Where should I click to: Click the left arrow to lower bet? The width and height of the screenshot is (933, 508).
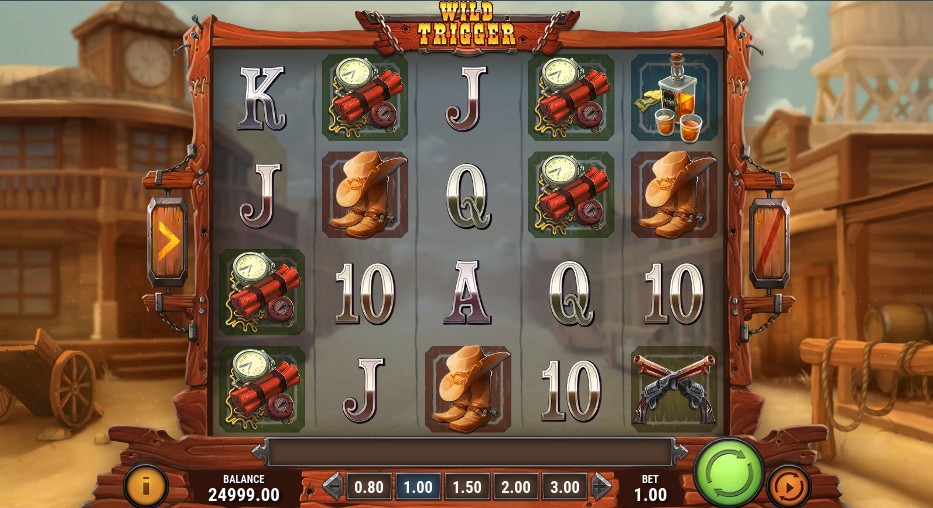[x=333, y=487]
